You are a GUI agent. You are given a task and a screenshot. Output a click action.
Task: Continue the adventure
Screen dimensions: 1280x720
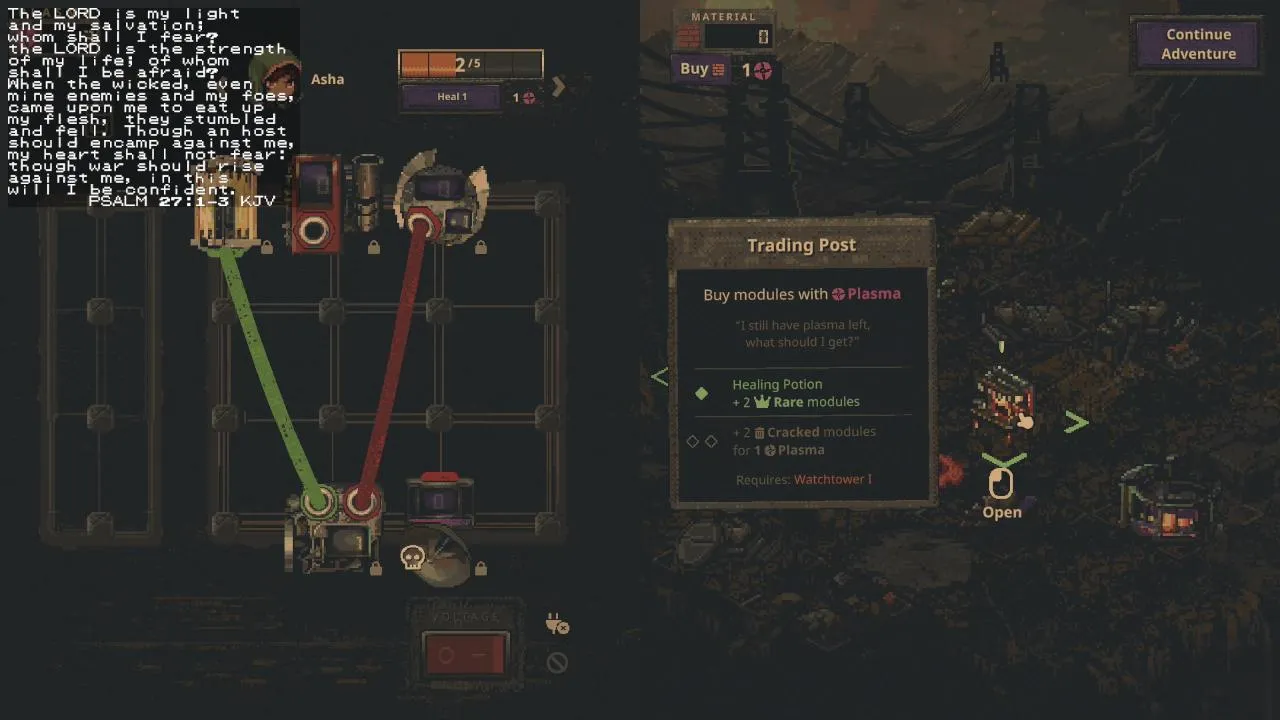(1198, 44)
